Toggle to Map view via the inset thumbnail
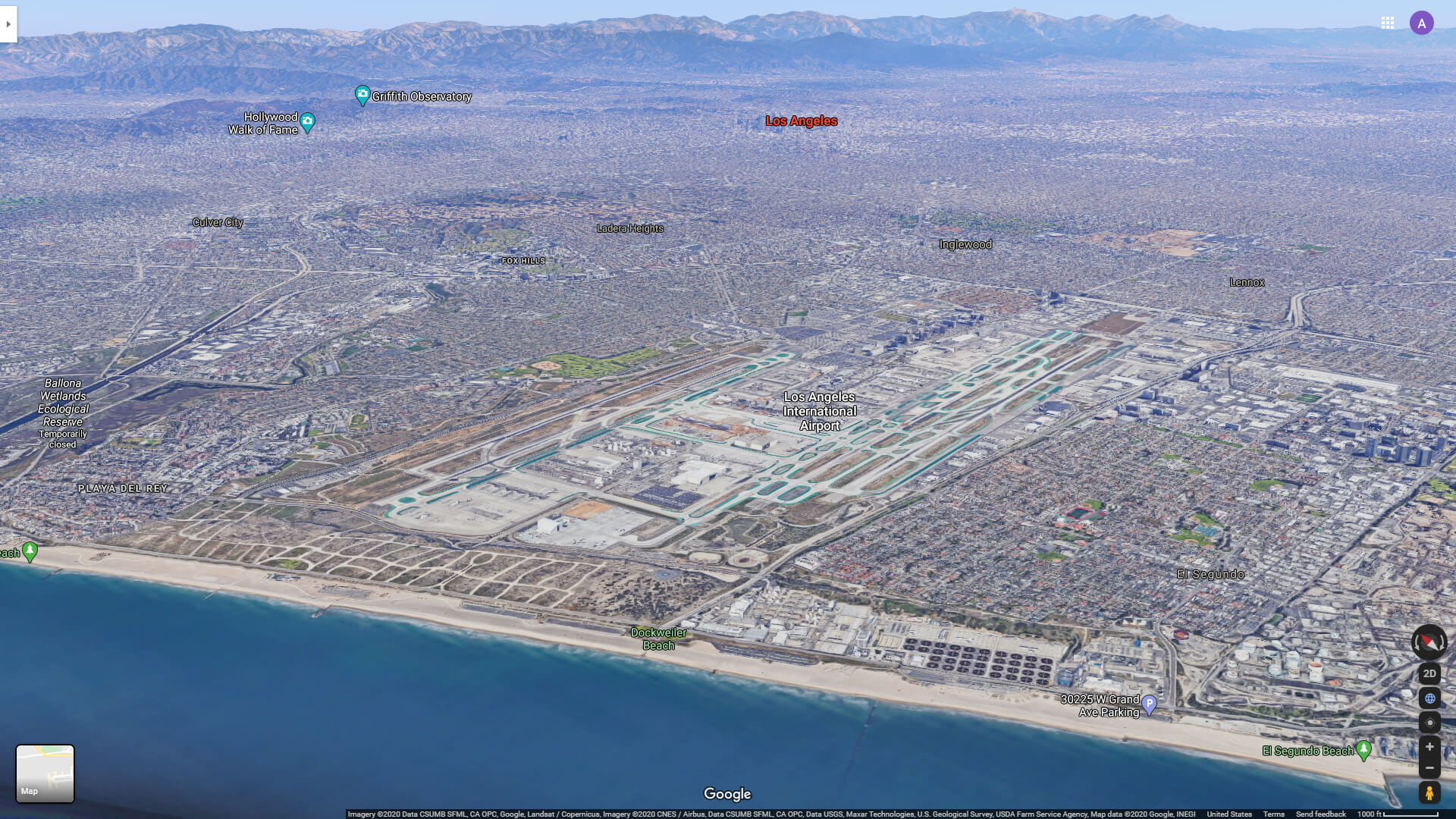Screen dimensions: 1456x819 coord(44,773)
